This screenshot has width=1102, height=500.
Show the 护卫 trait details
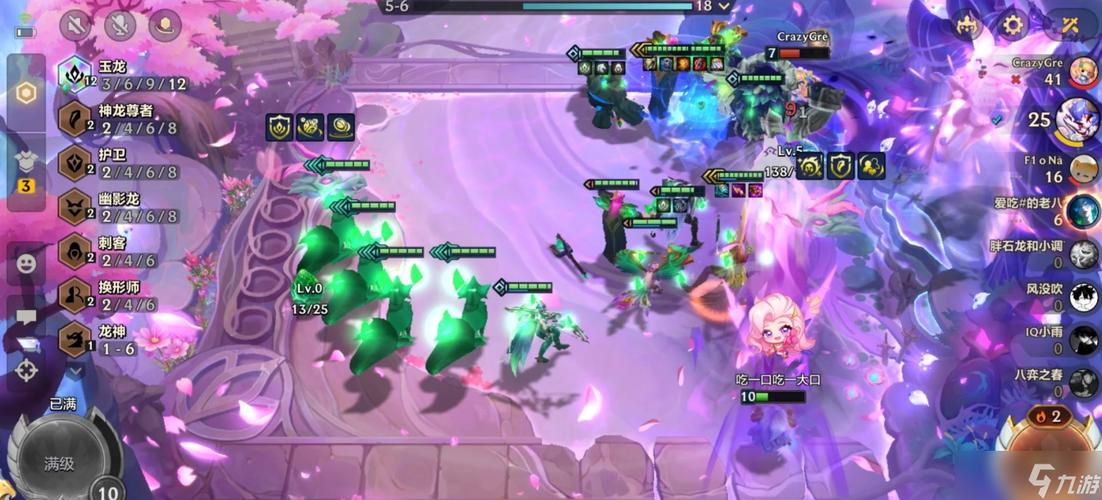point(120,162)
